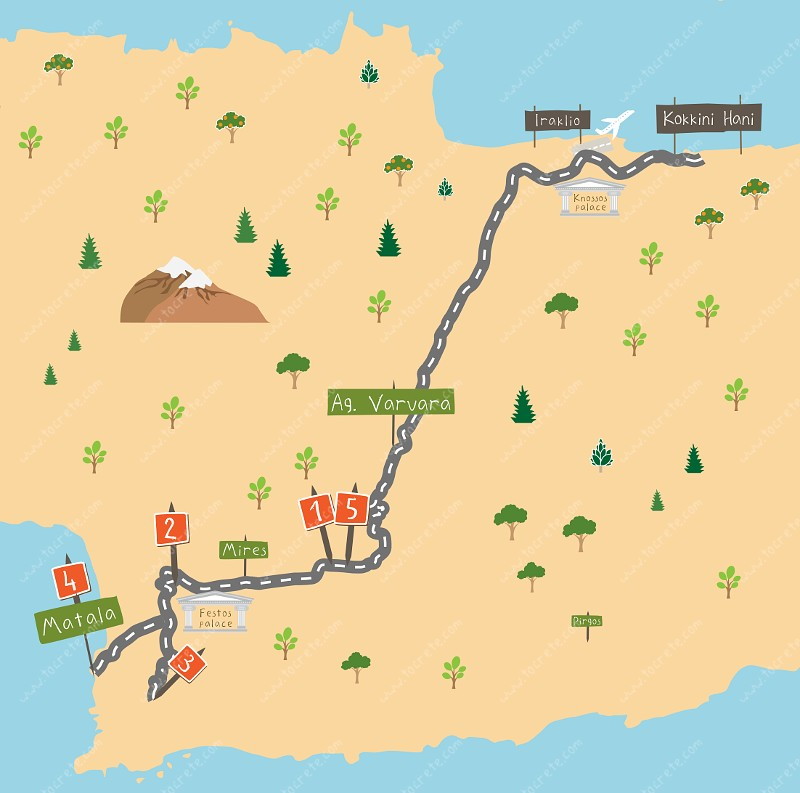The height and width of the screenshot is (793, 800).
Task: Select the orange number 5 marker
Action: tap(351, 508)
